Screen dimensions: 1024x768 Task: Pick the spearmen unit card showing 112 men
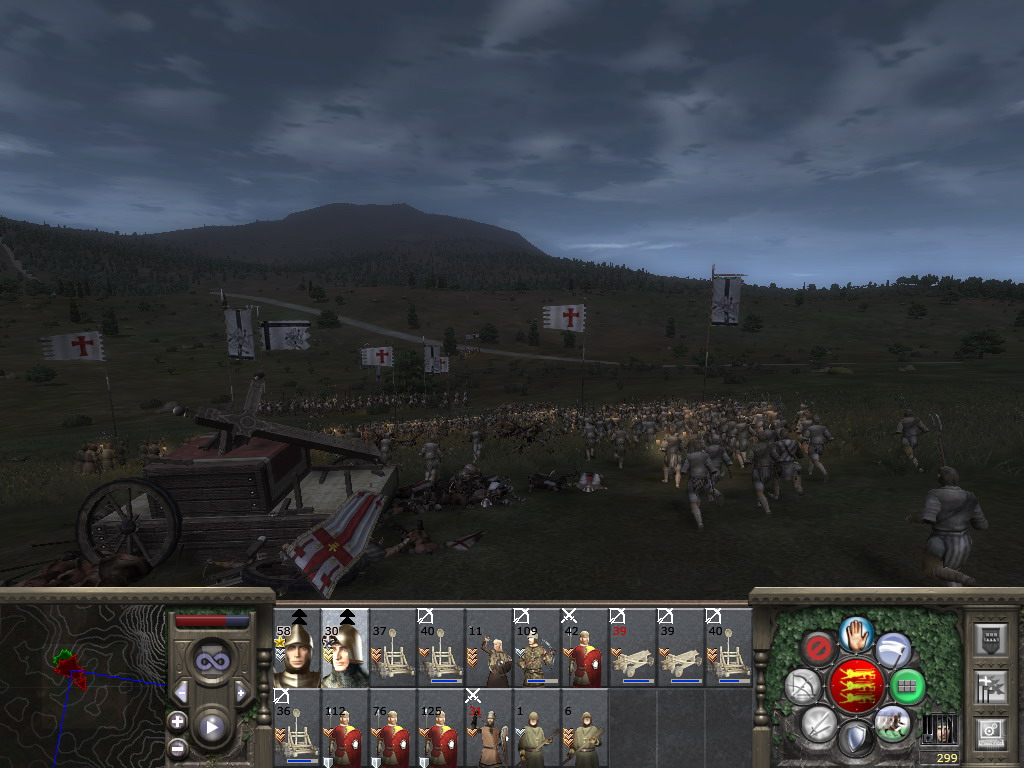click(x=344, y=727)
